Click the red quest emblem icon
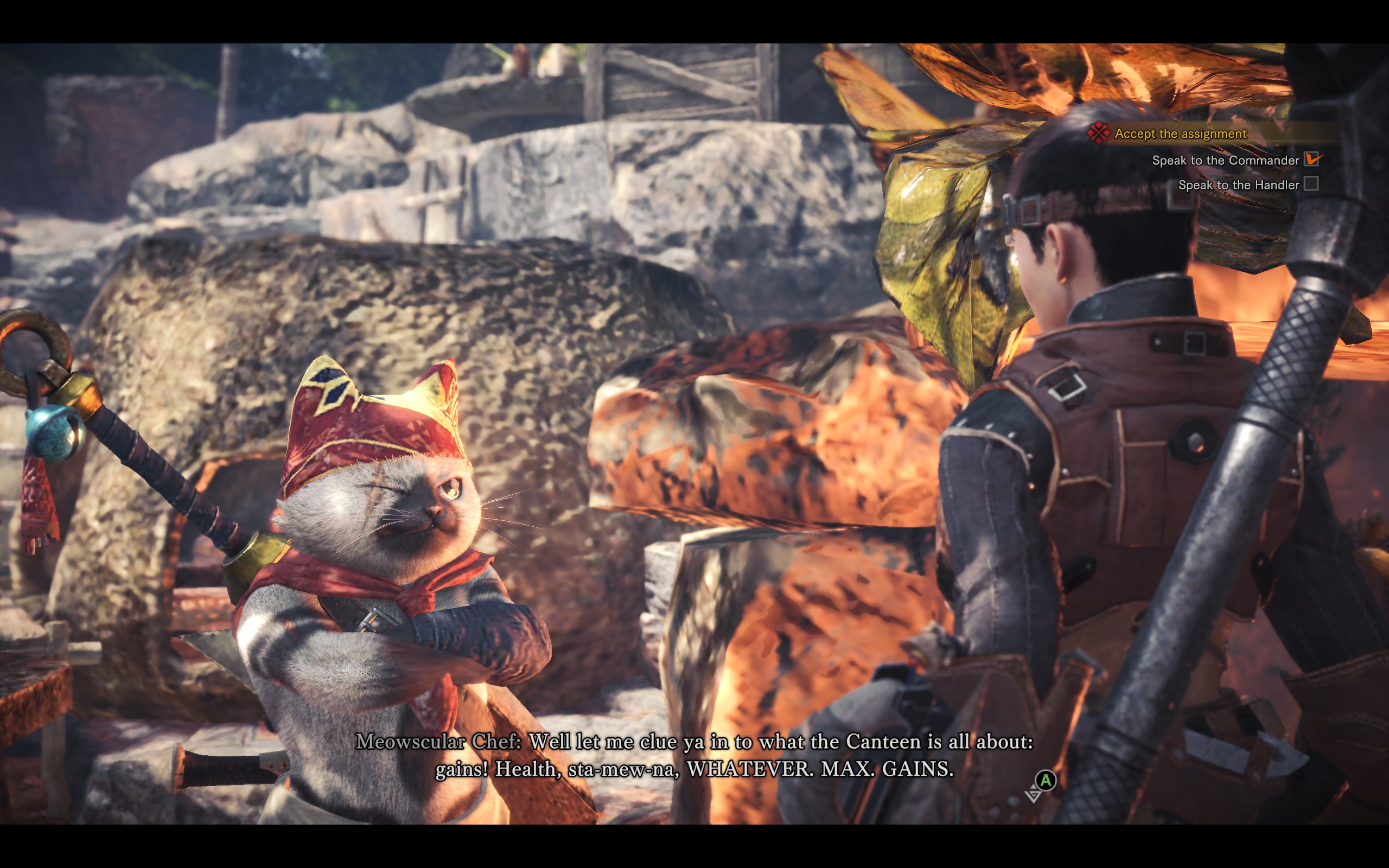Image resolution: width=1389 pixels, height=868 pixels. 1099,133
